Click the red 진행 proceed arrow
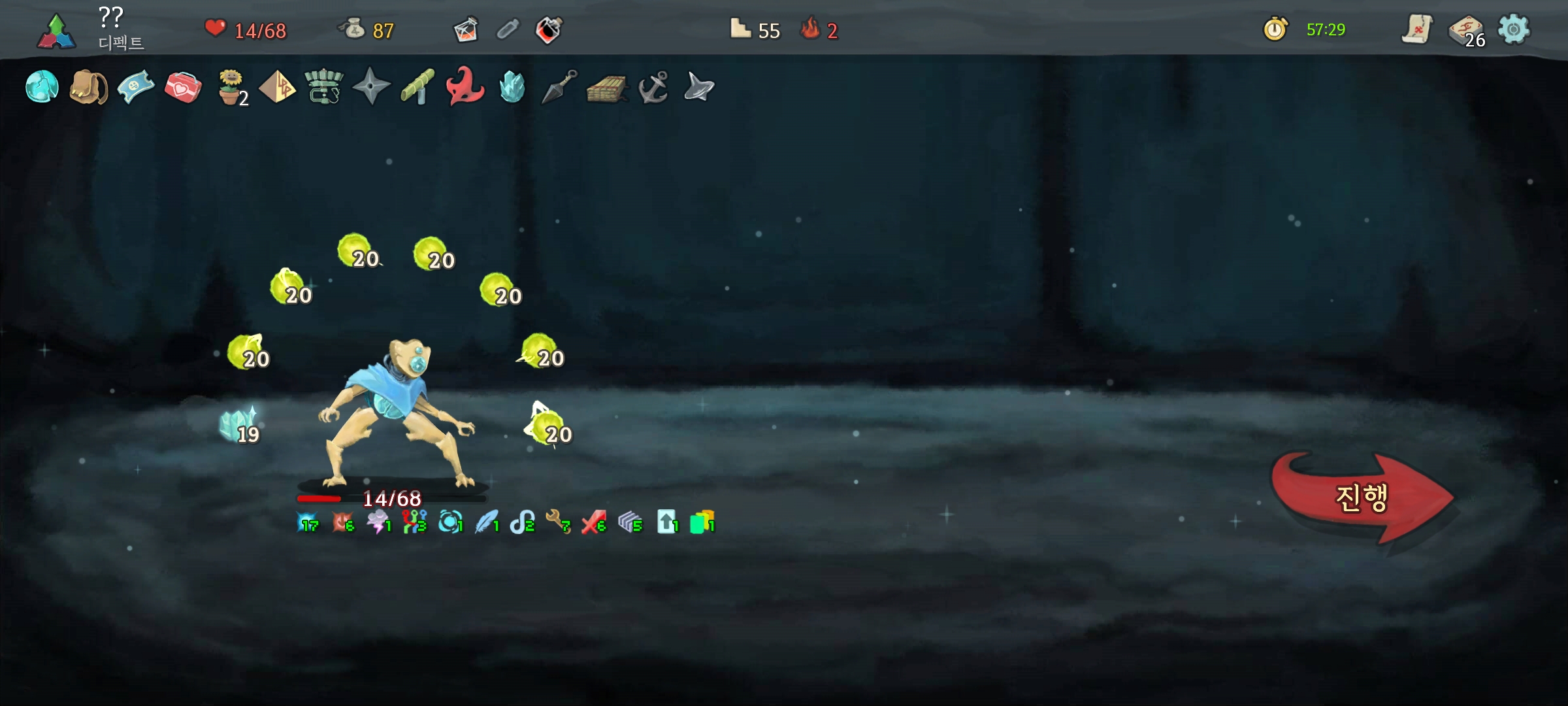The width and height of the screenshot is (1568, 706). click(1362, 498)
